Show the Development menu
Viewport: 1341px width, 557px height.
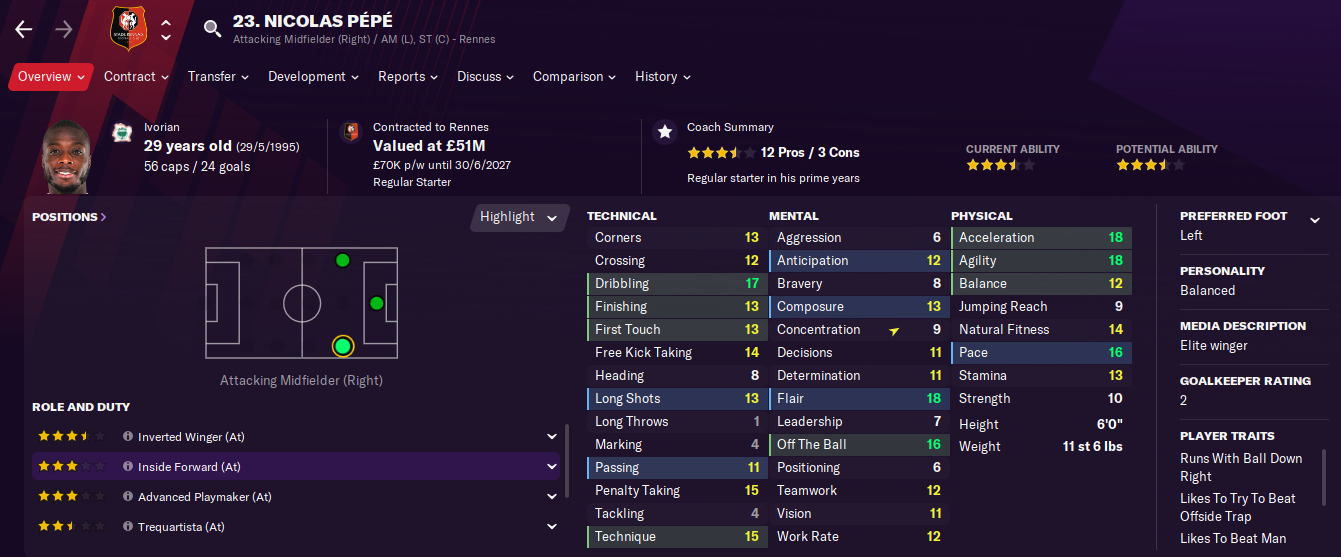(313, 77)
